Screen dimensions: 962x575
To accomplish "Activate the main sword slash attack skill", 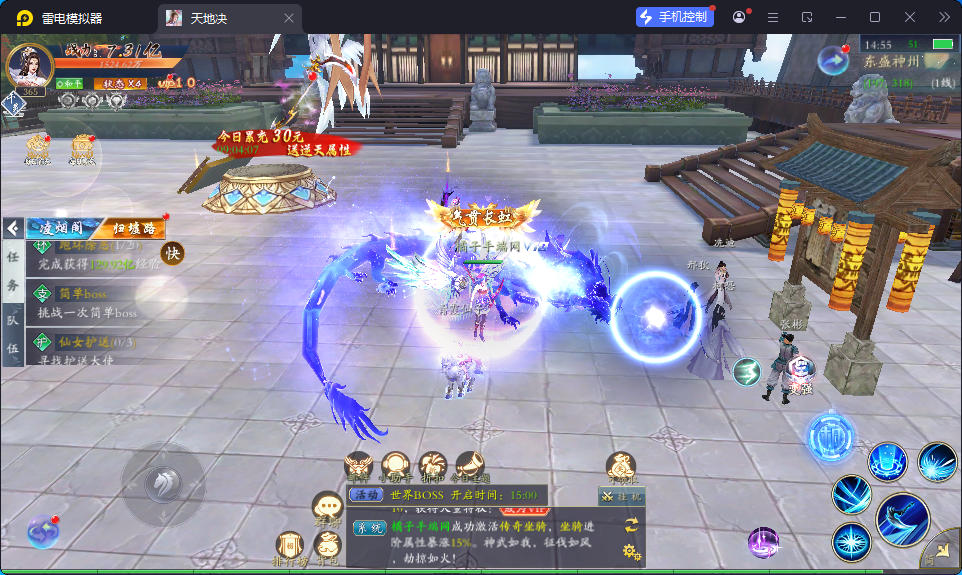I will pyautogui.click(x=902, y=520).
